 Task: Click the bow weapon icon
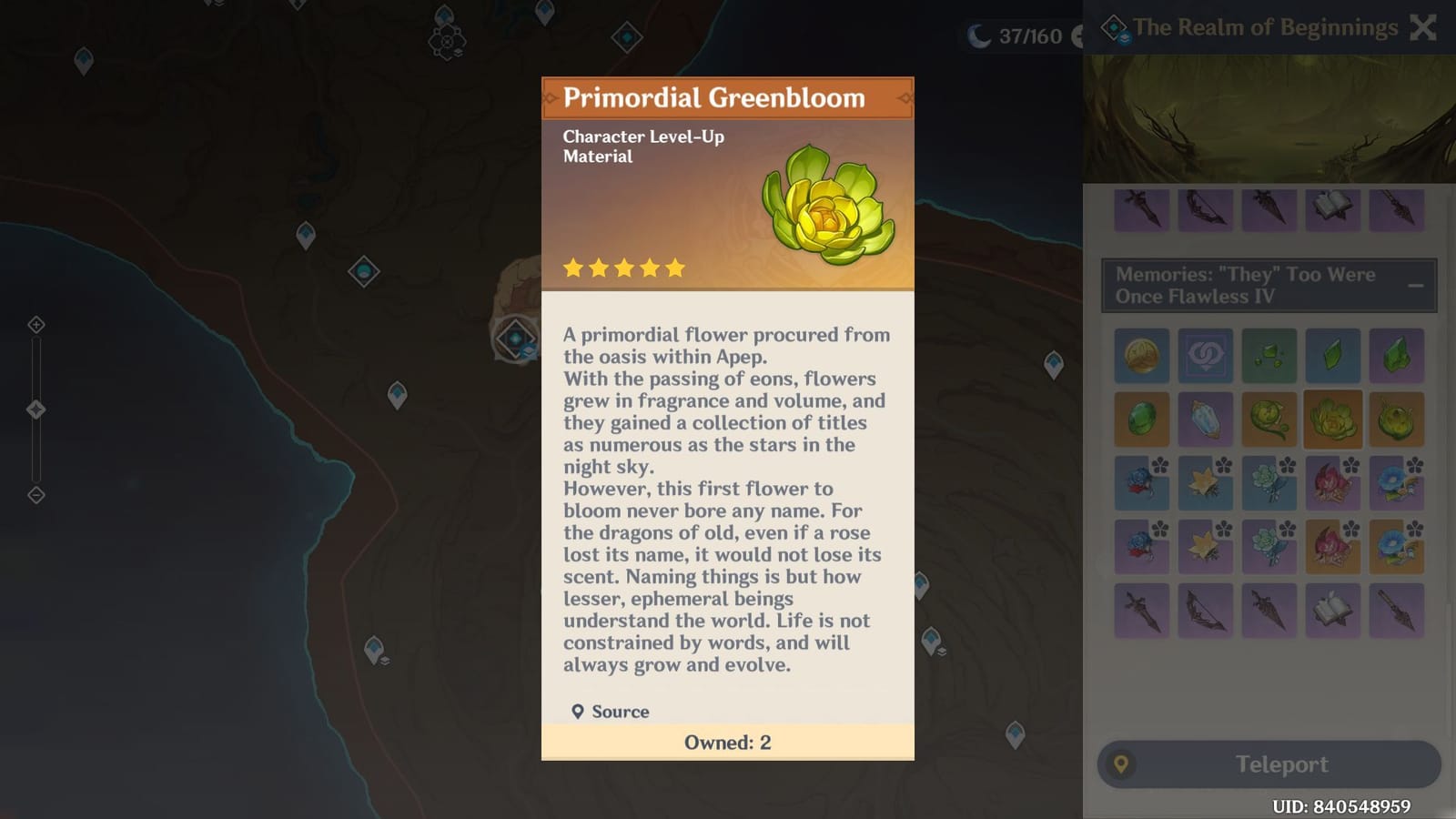point(1205,610)
